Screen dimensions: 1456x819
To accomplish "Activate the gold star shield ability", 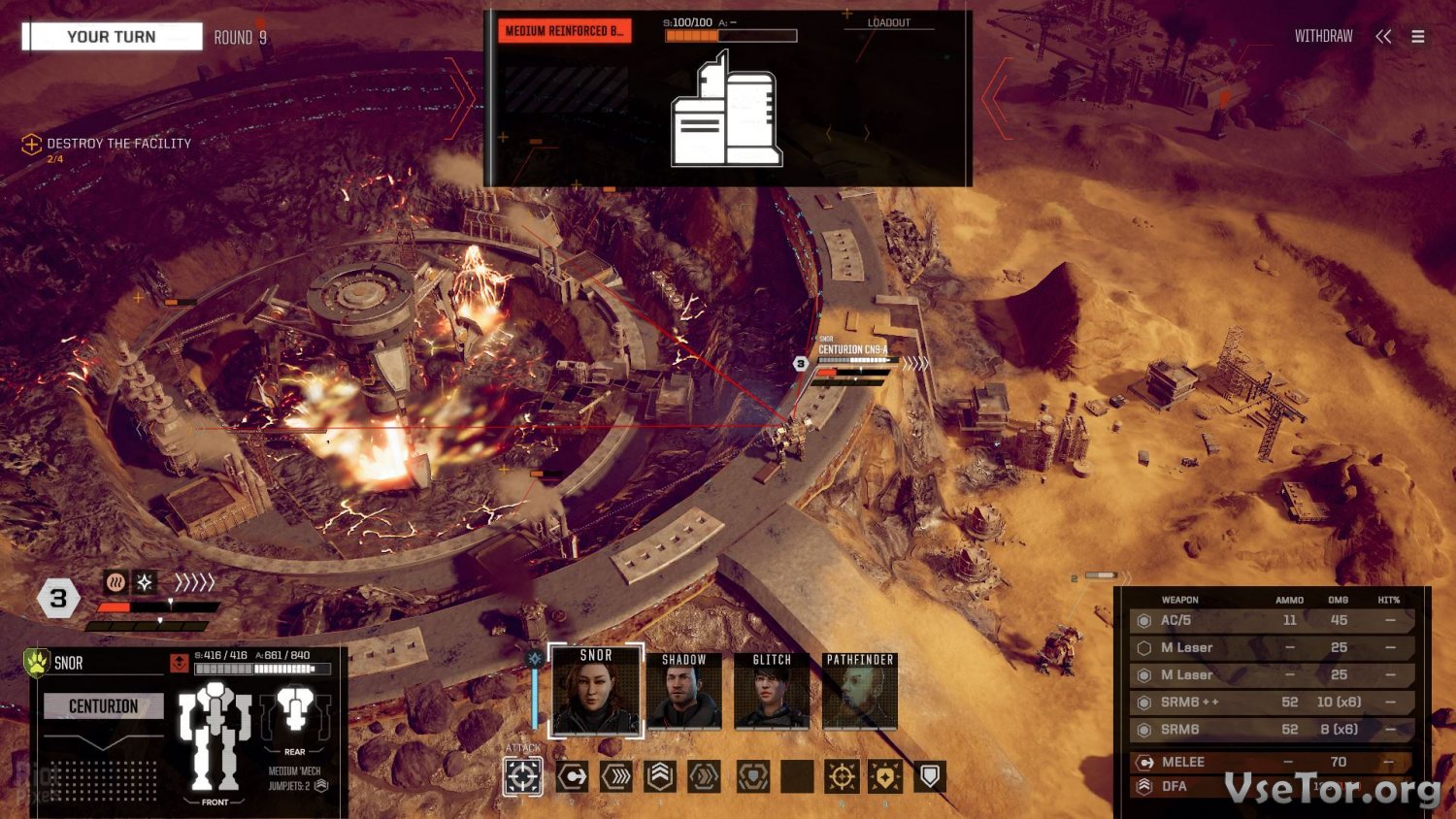I will [885, 776].
